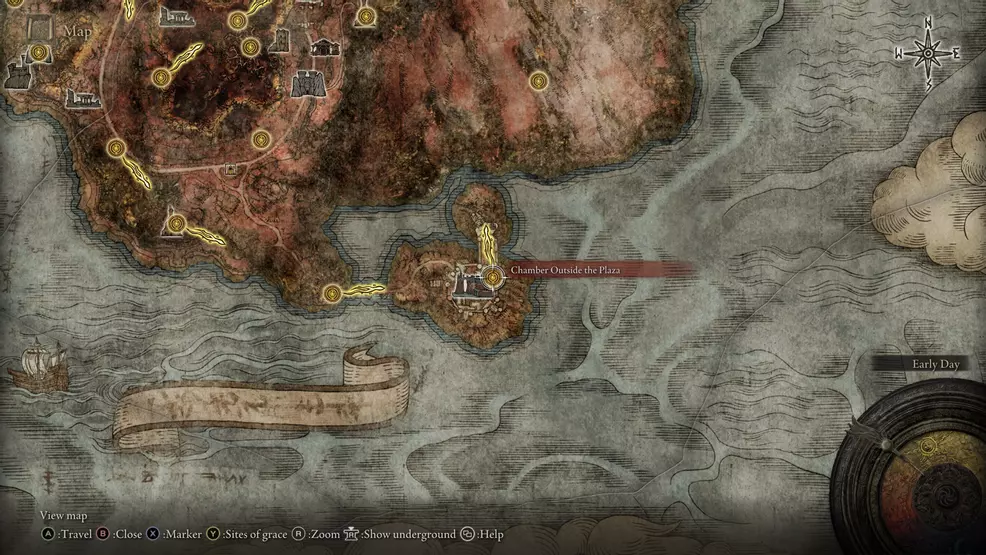Select the lone grace marker on the eastern plateau

click(x=538, y=81)
